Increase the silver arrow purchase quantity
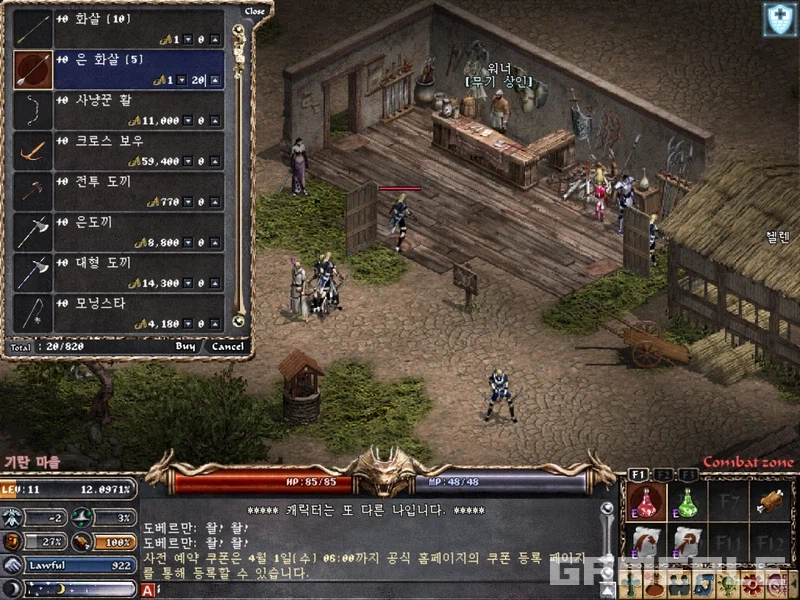 point(215,80)
